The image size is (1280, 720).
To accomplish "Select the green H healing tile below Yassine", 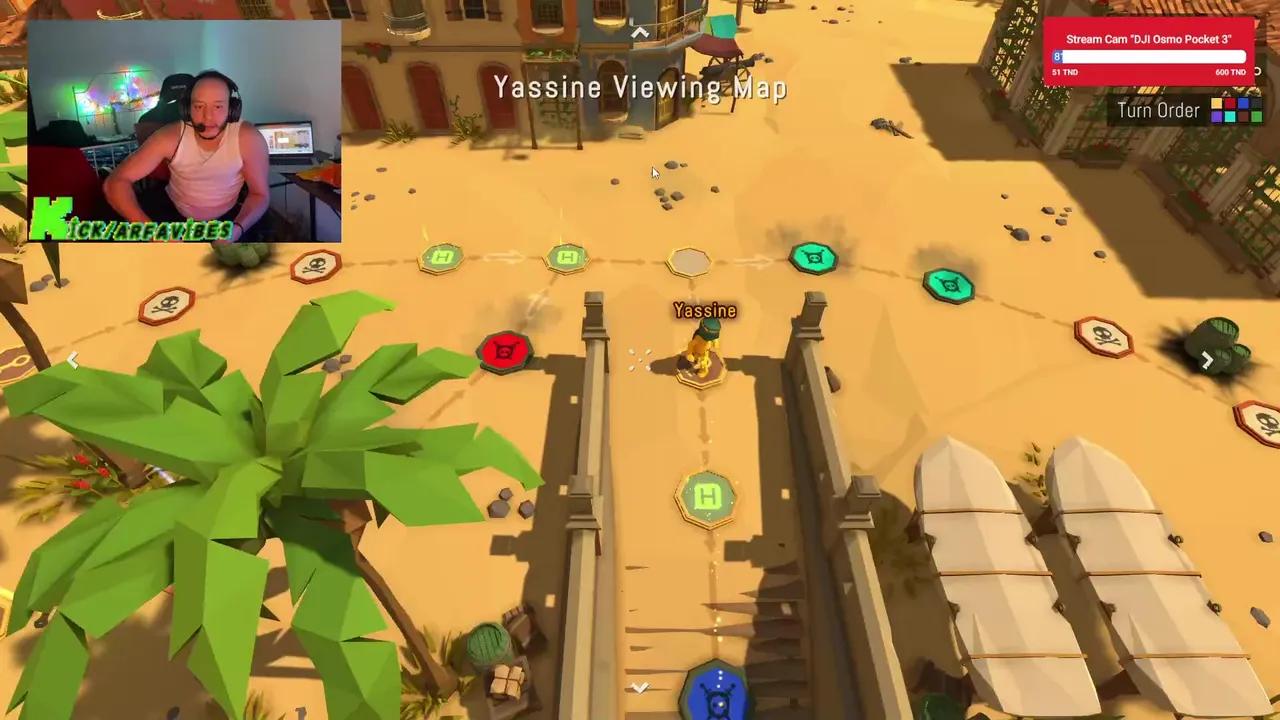I will pyautogui.click(x=707, y=497).
